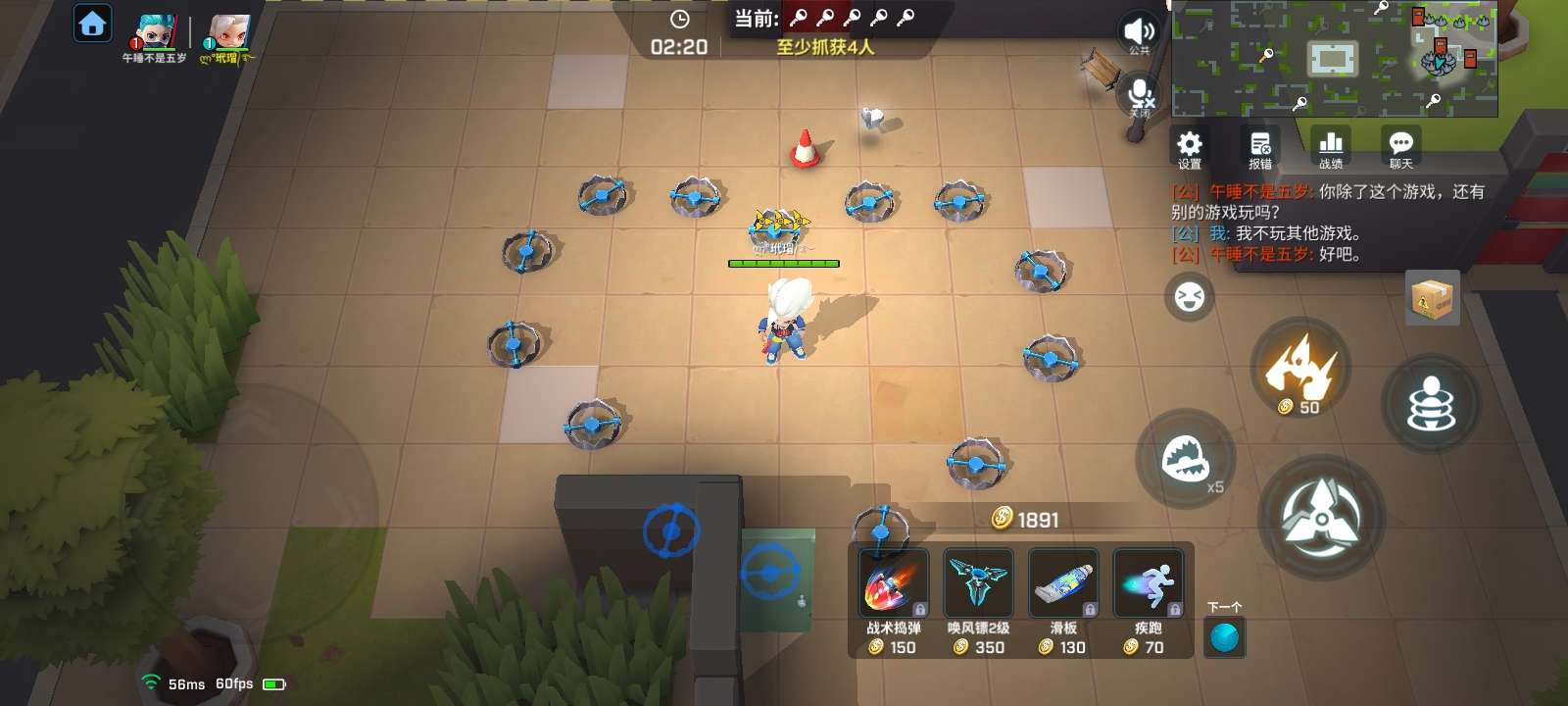Screen dimensions: 1568x706
Task: Open the settings gear menu
Action: click(1189, 147)
